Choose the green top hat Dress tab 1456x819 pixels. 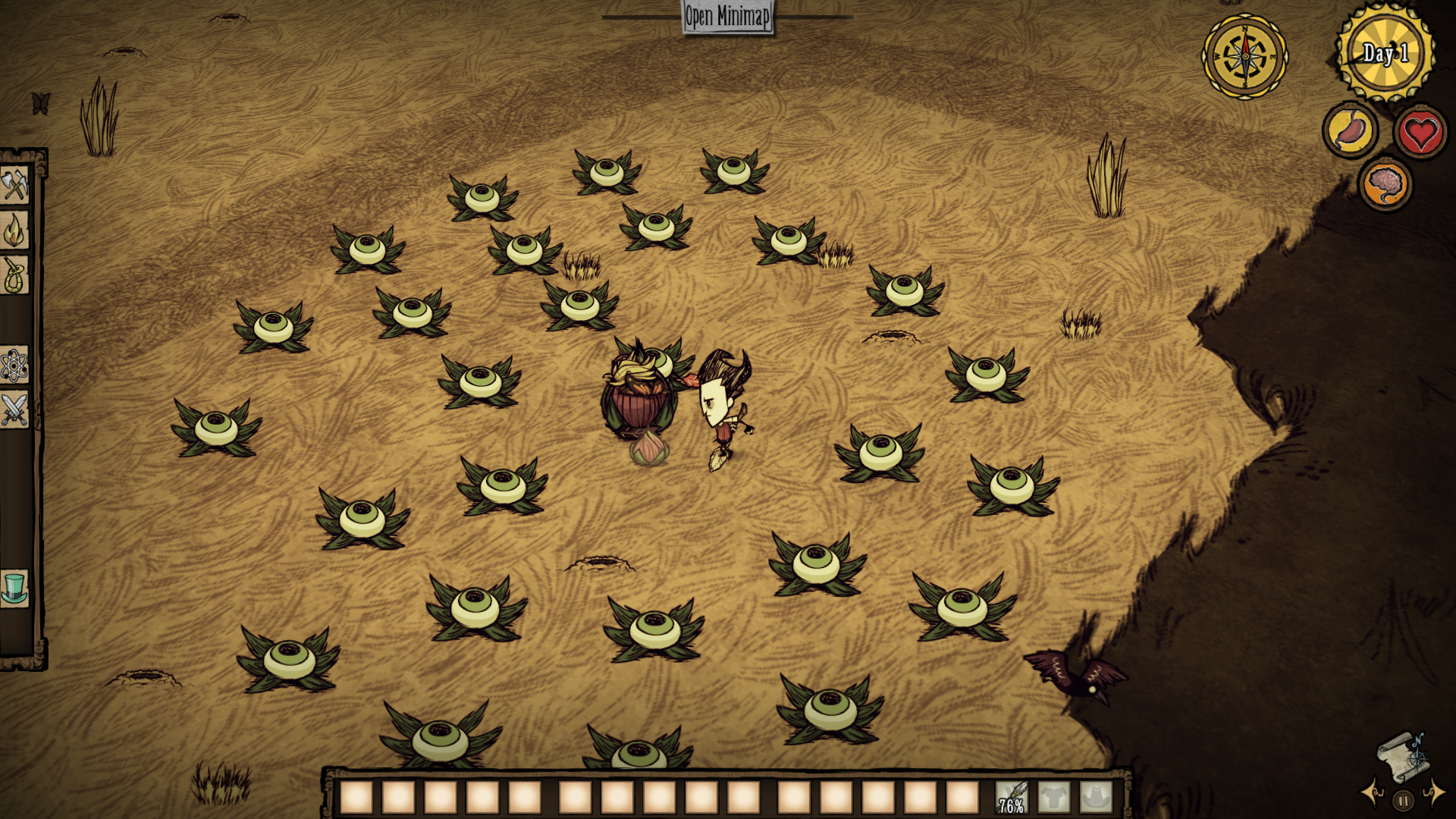tap(14, 588)
